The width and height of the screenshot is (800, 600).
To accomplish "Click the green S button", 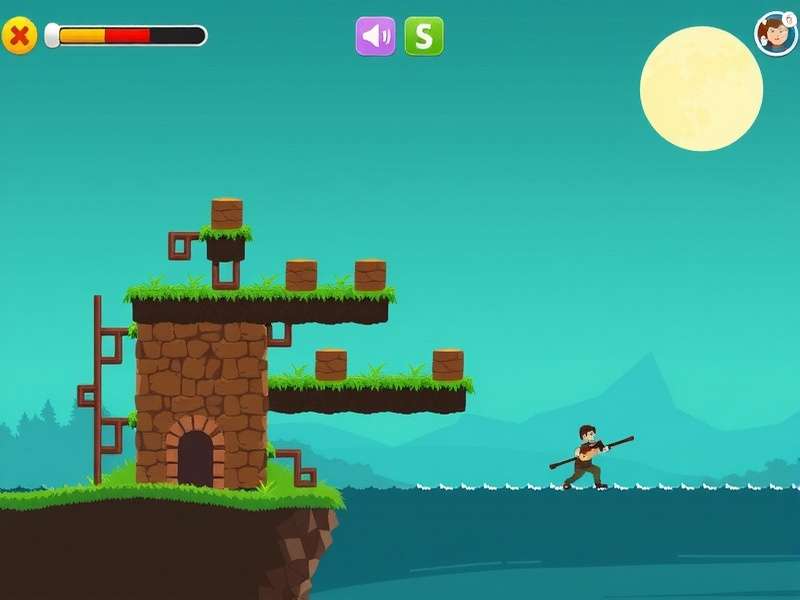I will [424, 36].
